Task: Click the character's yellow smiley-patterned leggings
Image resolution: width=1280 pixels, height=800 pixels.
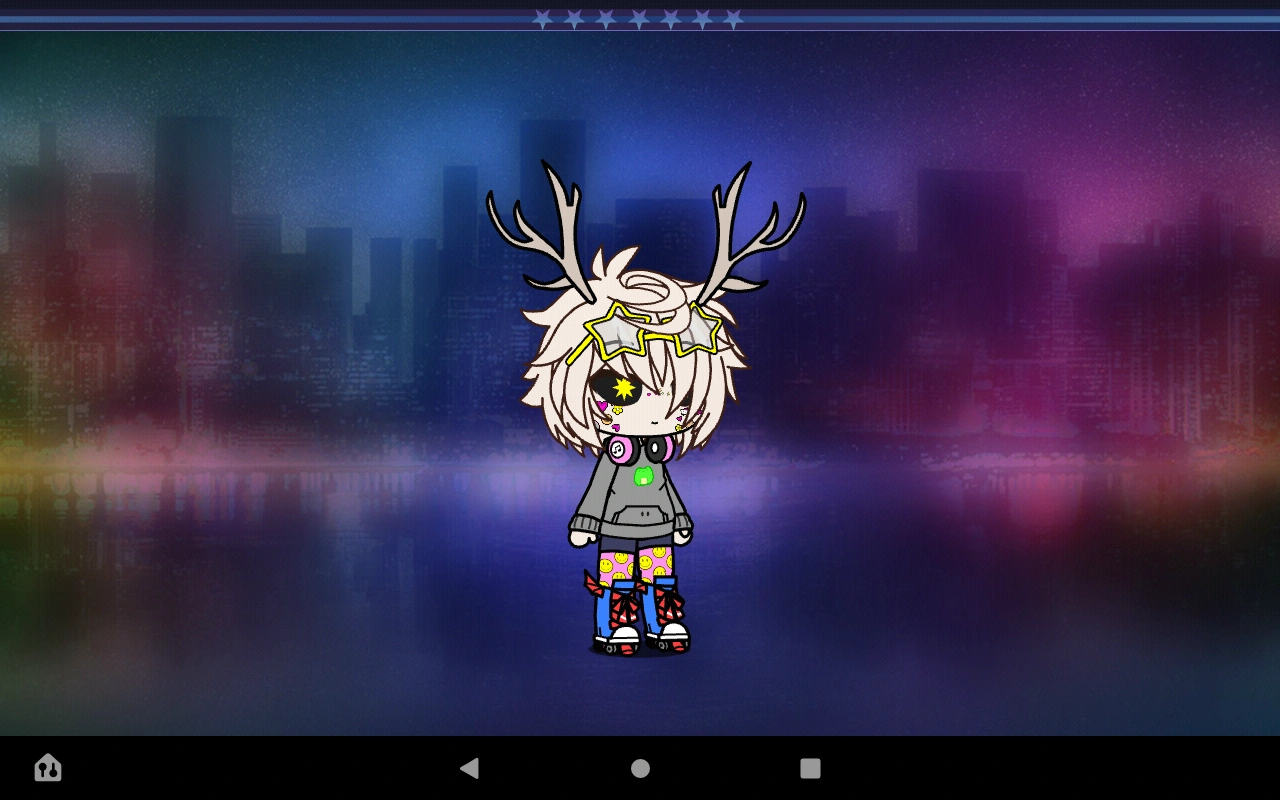Action: [x=615, y=565]
